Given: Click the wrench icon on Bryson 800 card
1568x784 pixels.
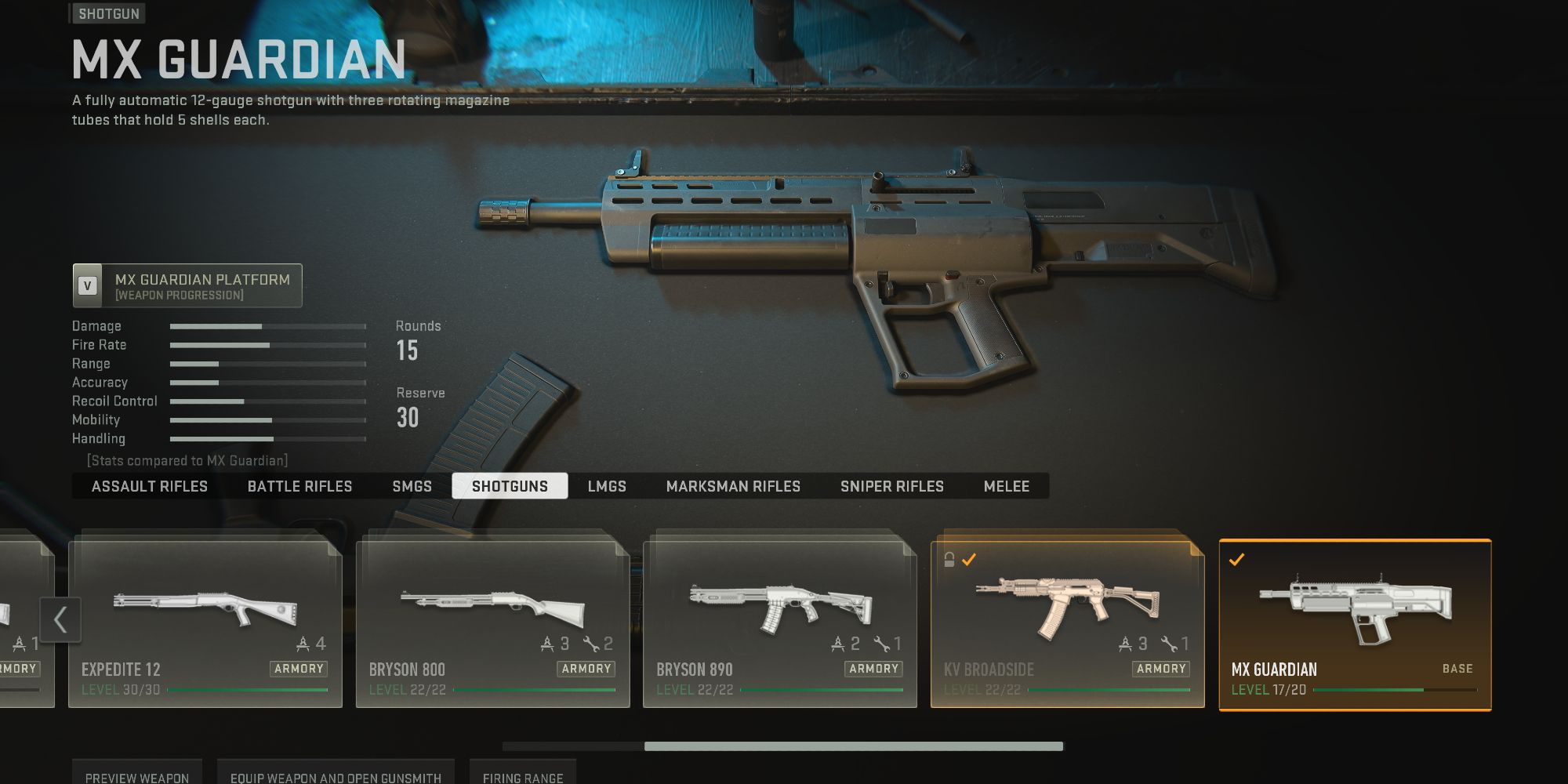Looking at the screenshot, I should (x=590, y=642).
